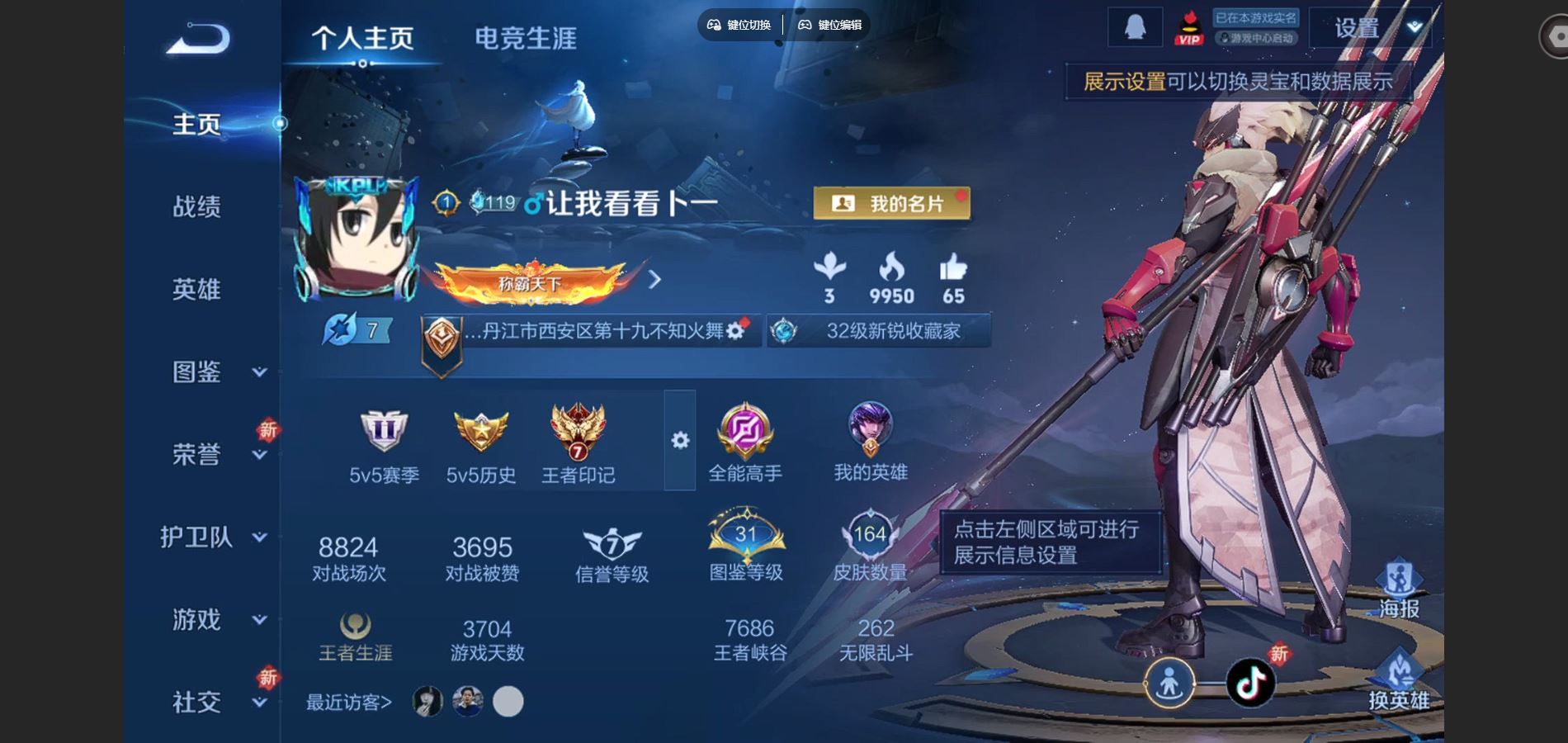Open the 英雄 section

coord(196,289)
